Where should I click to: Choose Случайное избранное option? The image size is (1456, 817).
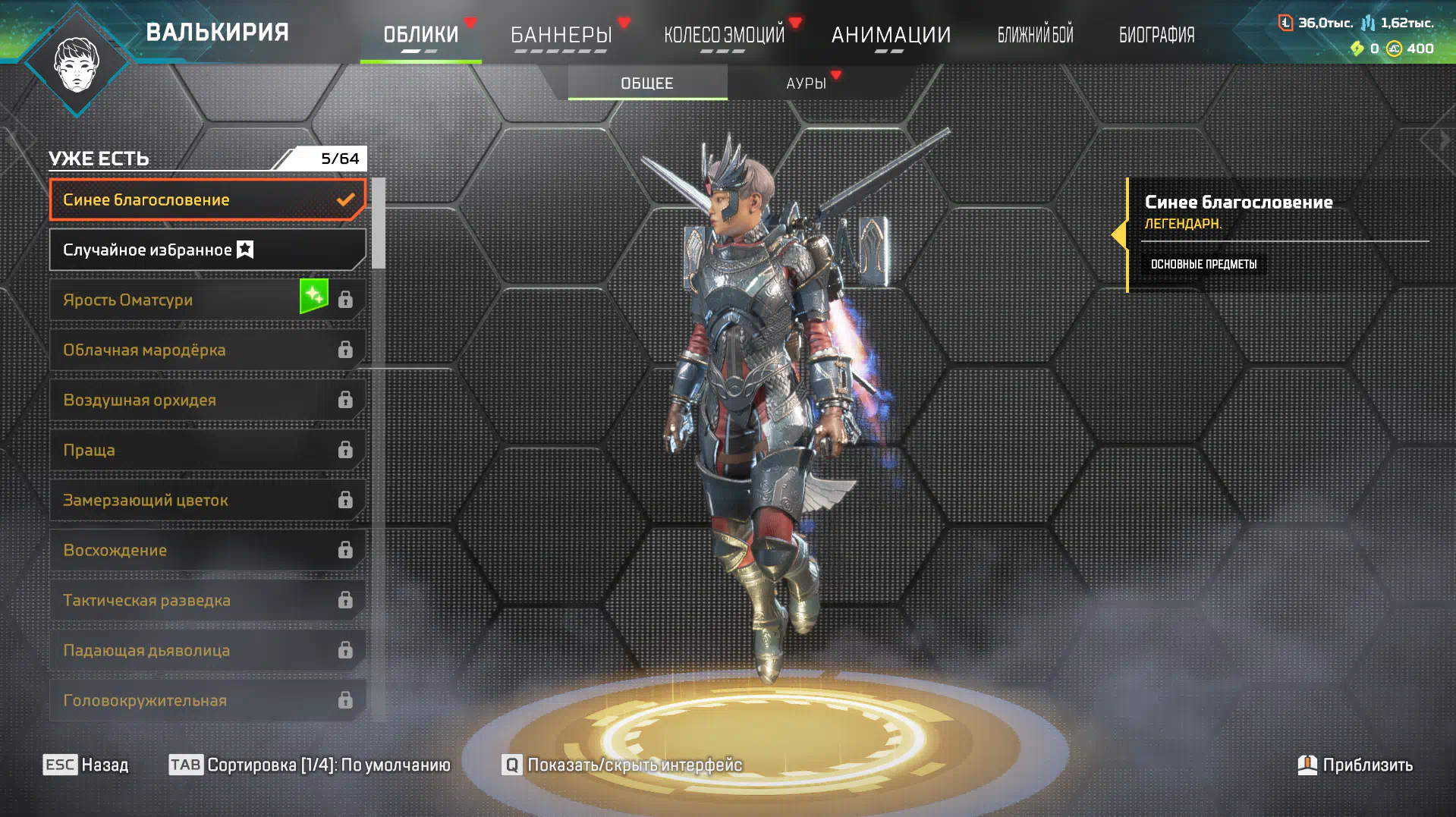point(206,250)
